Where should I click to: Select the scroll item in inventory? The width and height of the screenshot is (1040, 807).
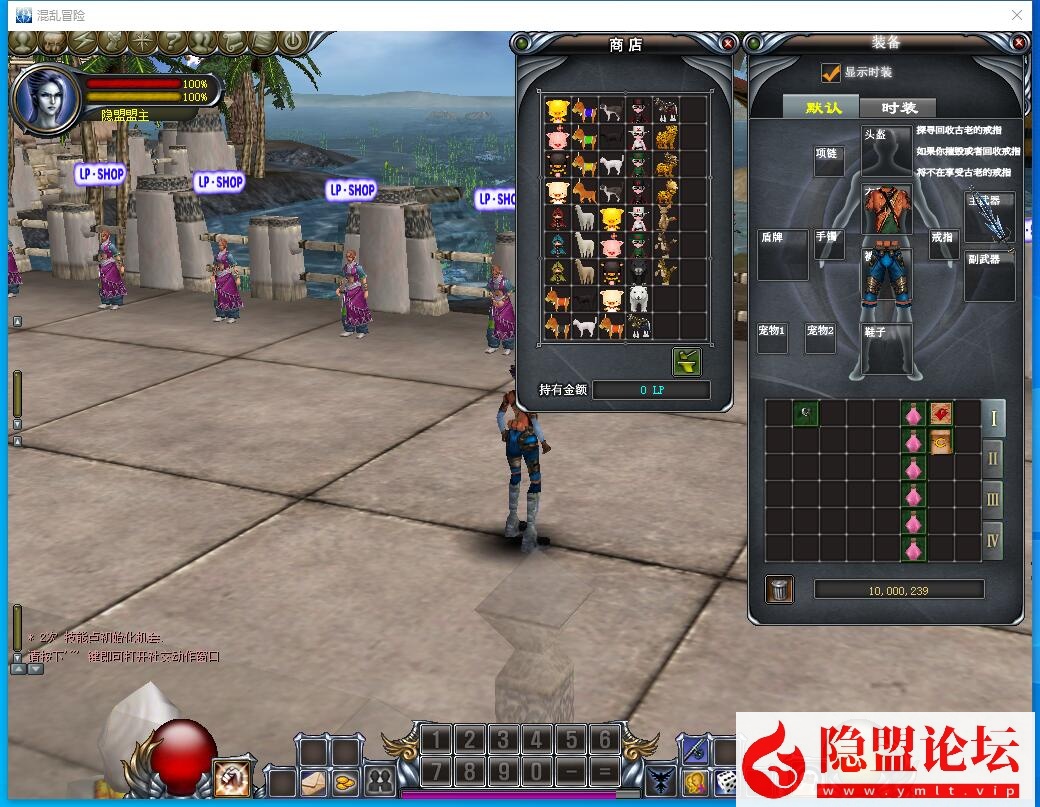(940, 441)
